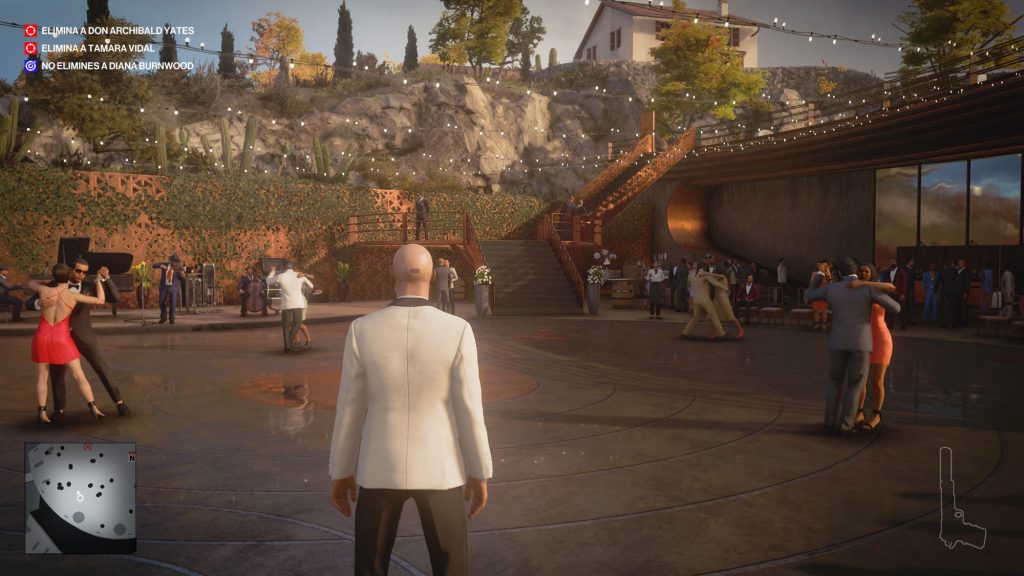
Task: Click the No elimines a Diana Burnwood objective
Action: pos(116,66)
